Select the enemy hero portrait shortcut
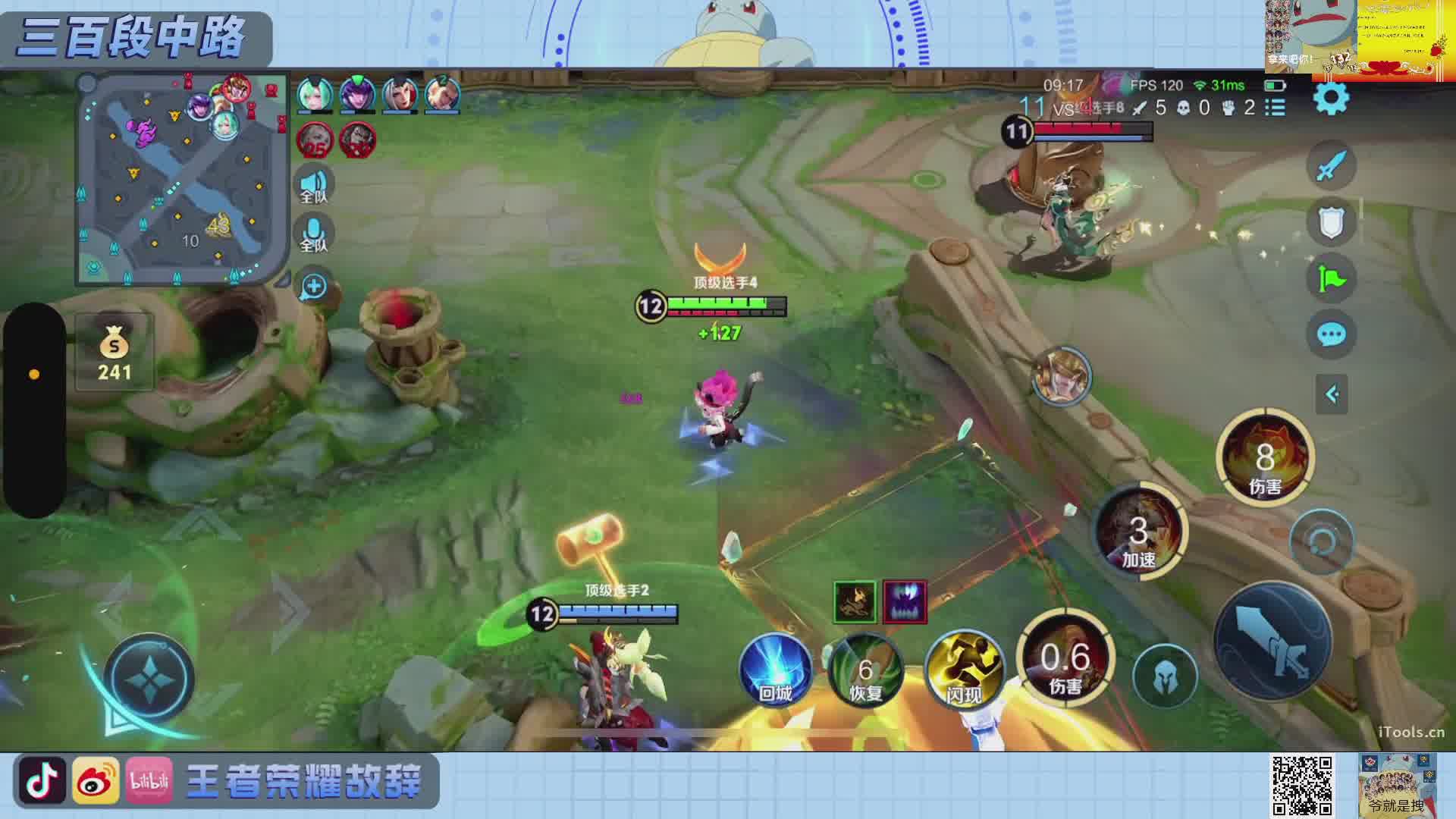 [x=1060, y=376]
